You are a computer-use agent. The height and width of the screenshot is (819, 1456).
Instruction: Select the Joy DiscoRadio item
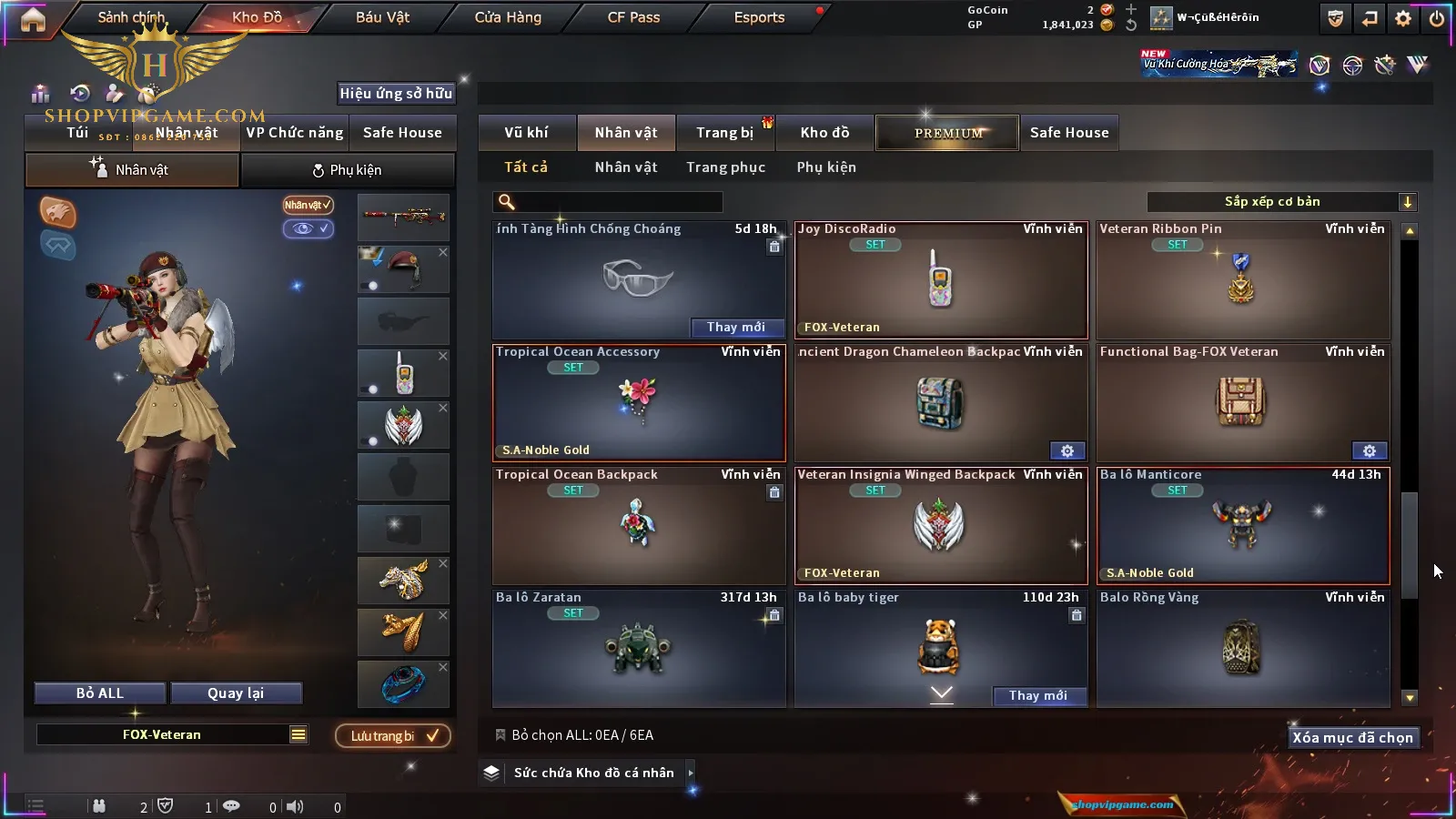click(x=941, y=280)
